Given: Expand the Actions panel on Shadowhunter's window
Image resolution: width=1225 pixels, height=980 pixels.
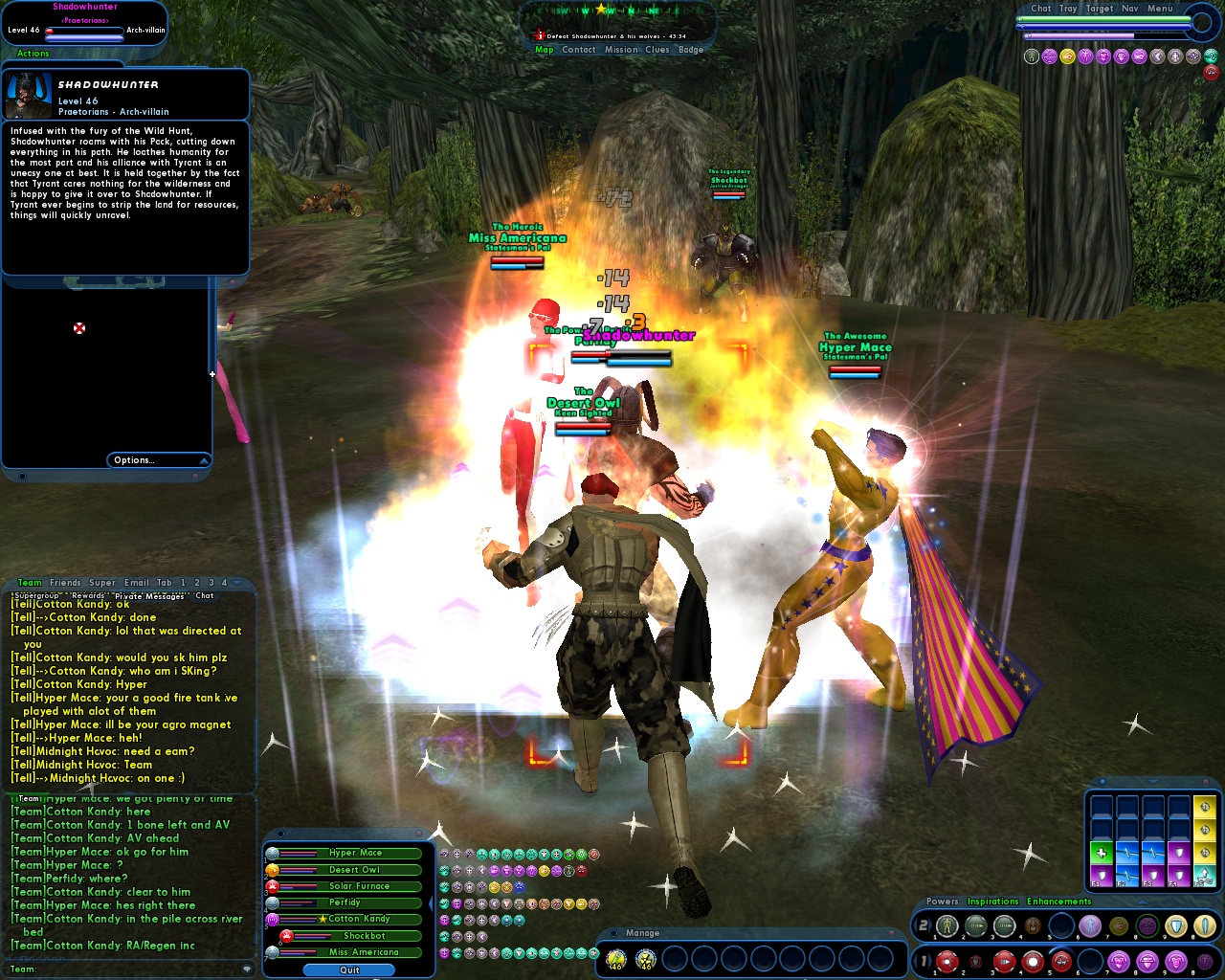Looking at the screenshot, I should (33, 53).
